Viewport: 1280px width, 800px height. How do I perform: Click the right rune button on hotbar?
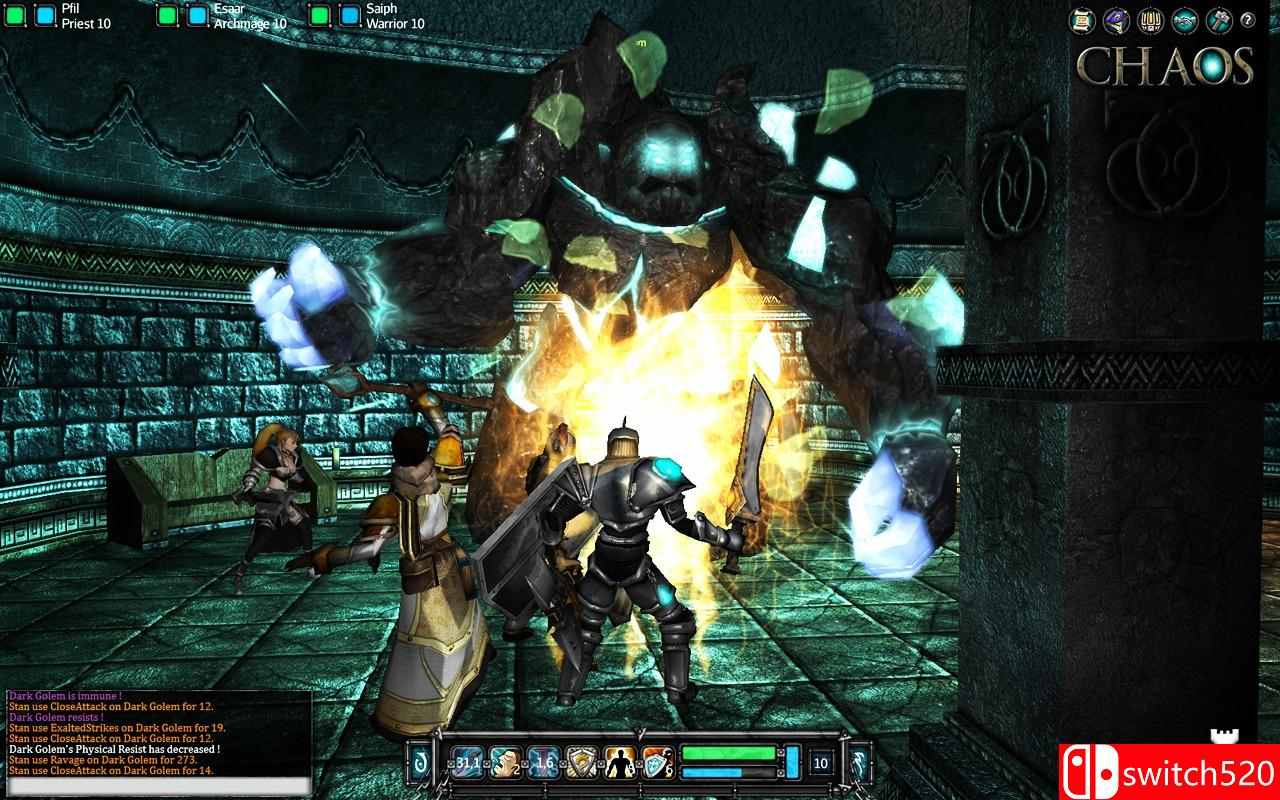(858, 764)
